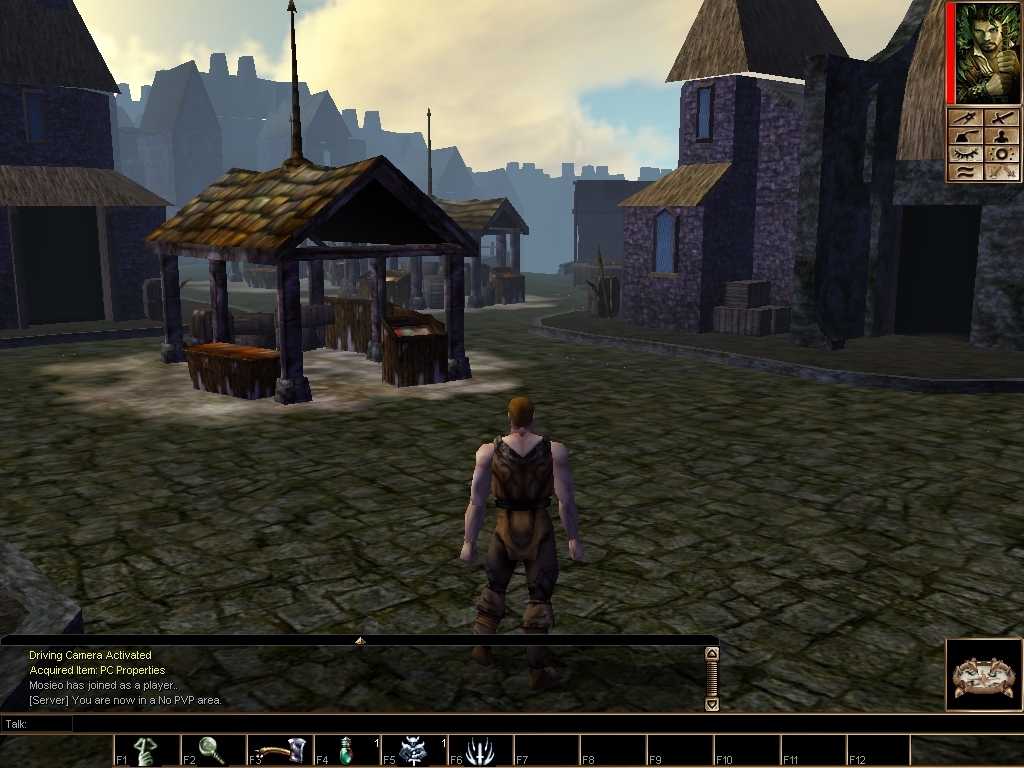
Task: Activate the F3 quickbar item
Action: tap(280, 750)
